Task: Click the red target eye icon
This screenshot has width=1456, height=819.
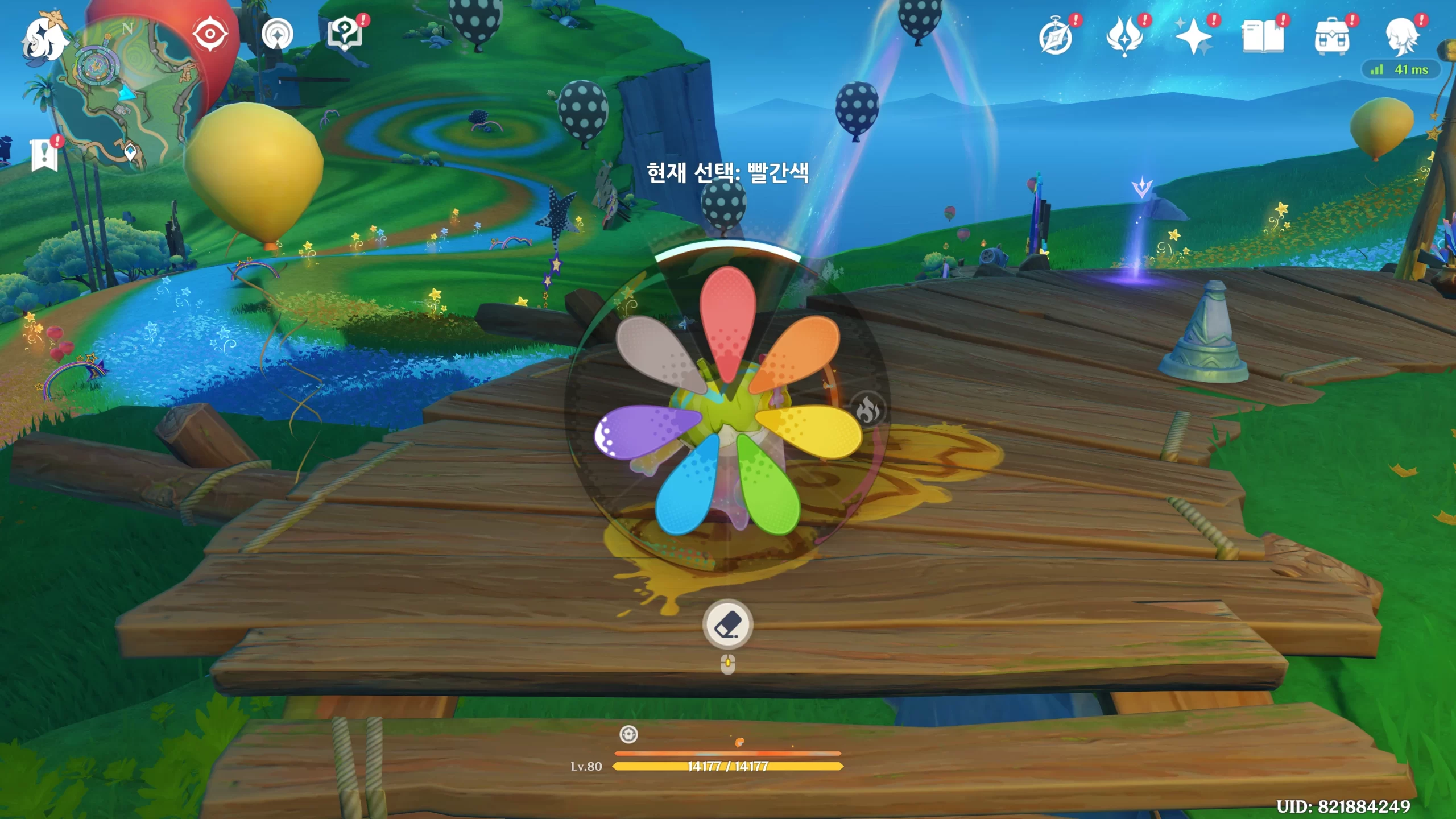Action: (x=210, y=34)
